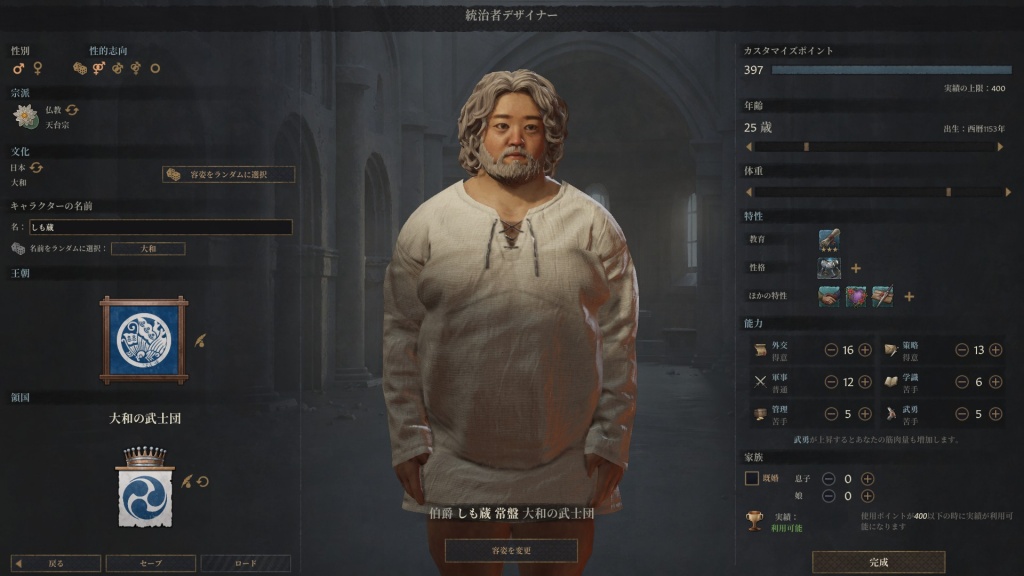Select the education trait icon
The image size is (1024, 576).
tap(829, 240)
